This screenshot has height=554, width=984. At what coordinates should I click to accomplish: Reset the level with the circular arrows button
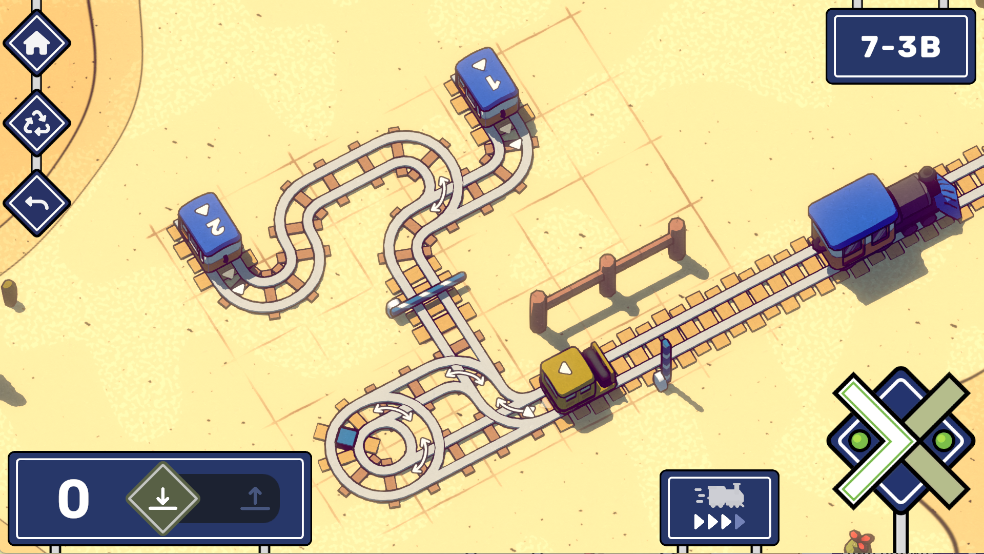tap(37, 123)
